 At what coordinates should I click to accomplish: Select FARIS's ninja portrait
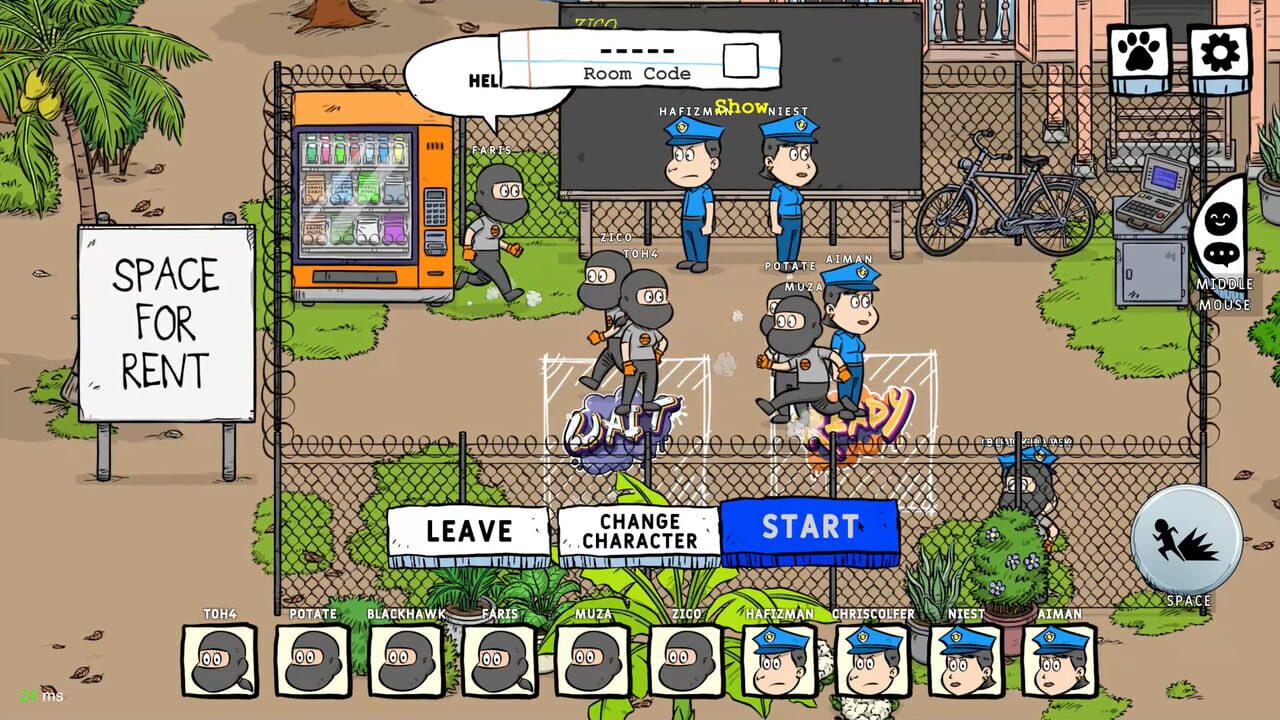[x=500, y=658]
